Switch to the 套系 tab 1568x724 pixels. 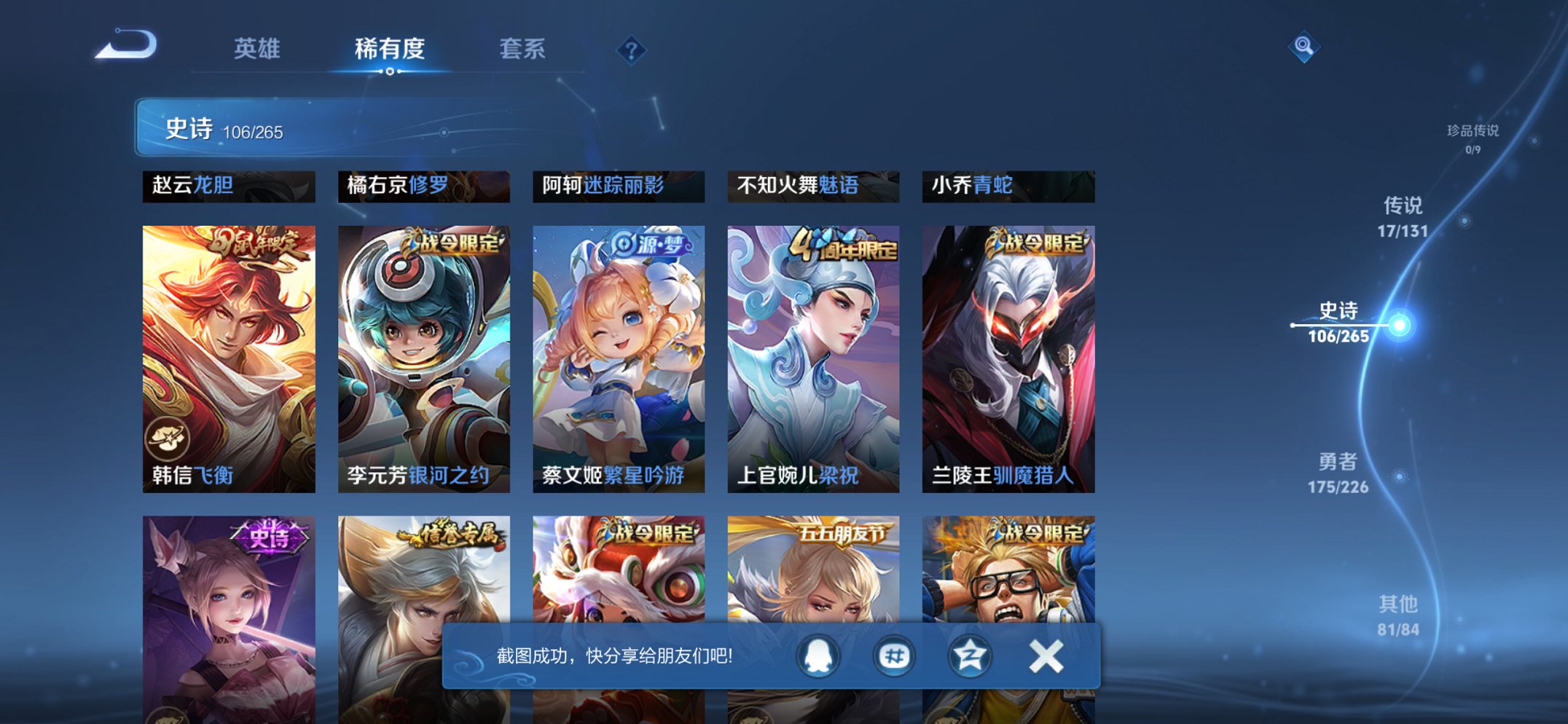pos(522,50)
